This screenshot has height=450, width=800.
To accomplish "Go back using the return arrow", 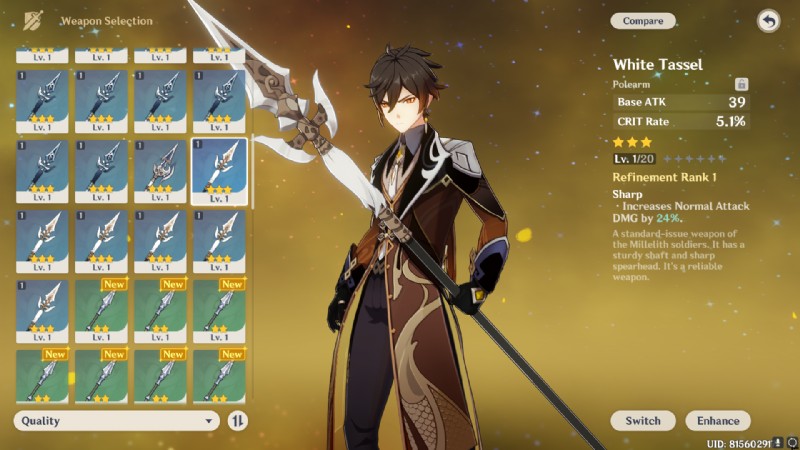I will (768, 21).
